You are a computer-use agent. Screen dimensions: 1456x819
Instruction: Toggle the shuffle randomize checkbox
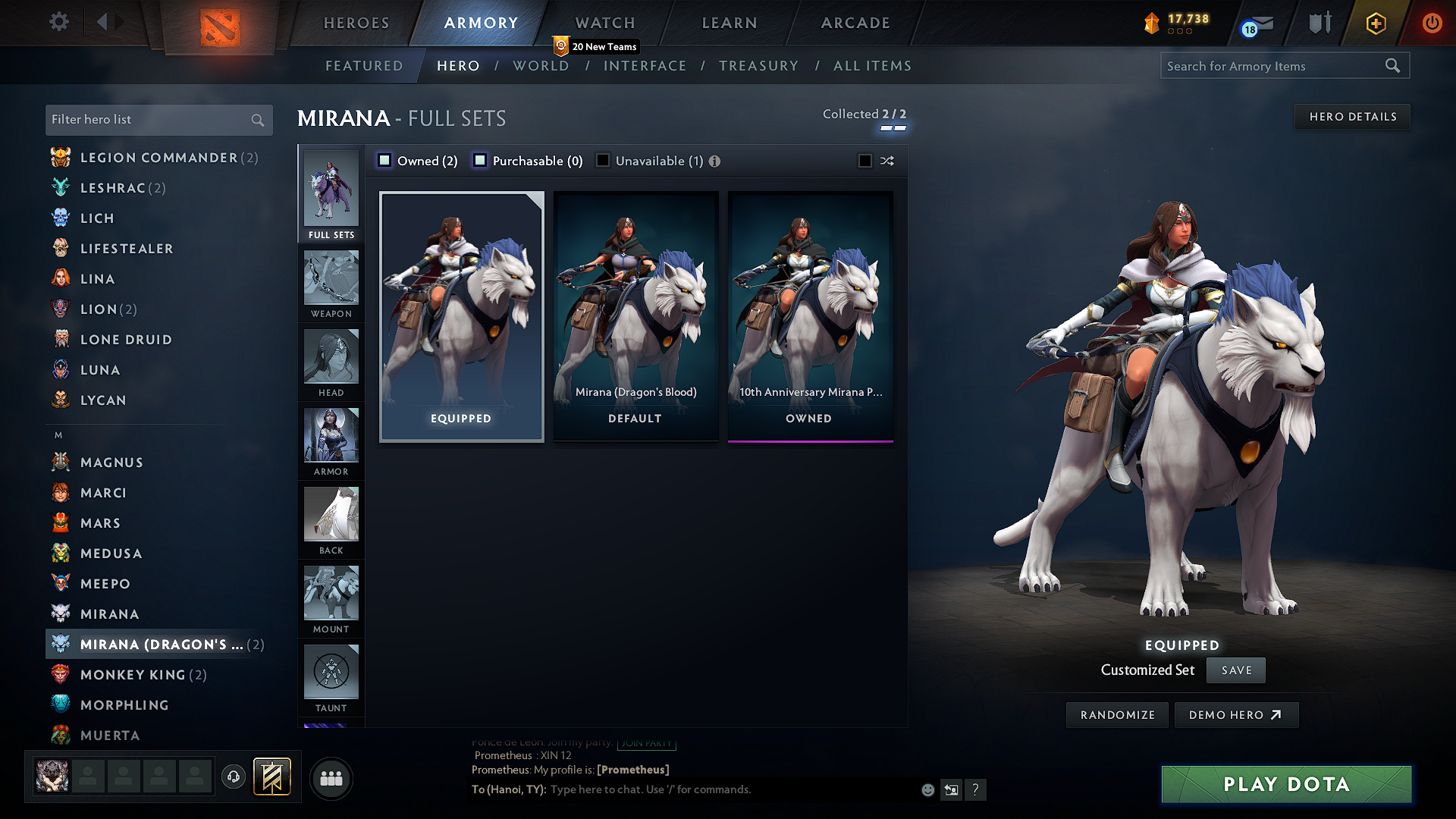[864, 161]
